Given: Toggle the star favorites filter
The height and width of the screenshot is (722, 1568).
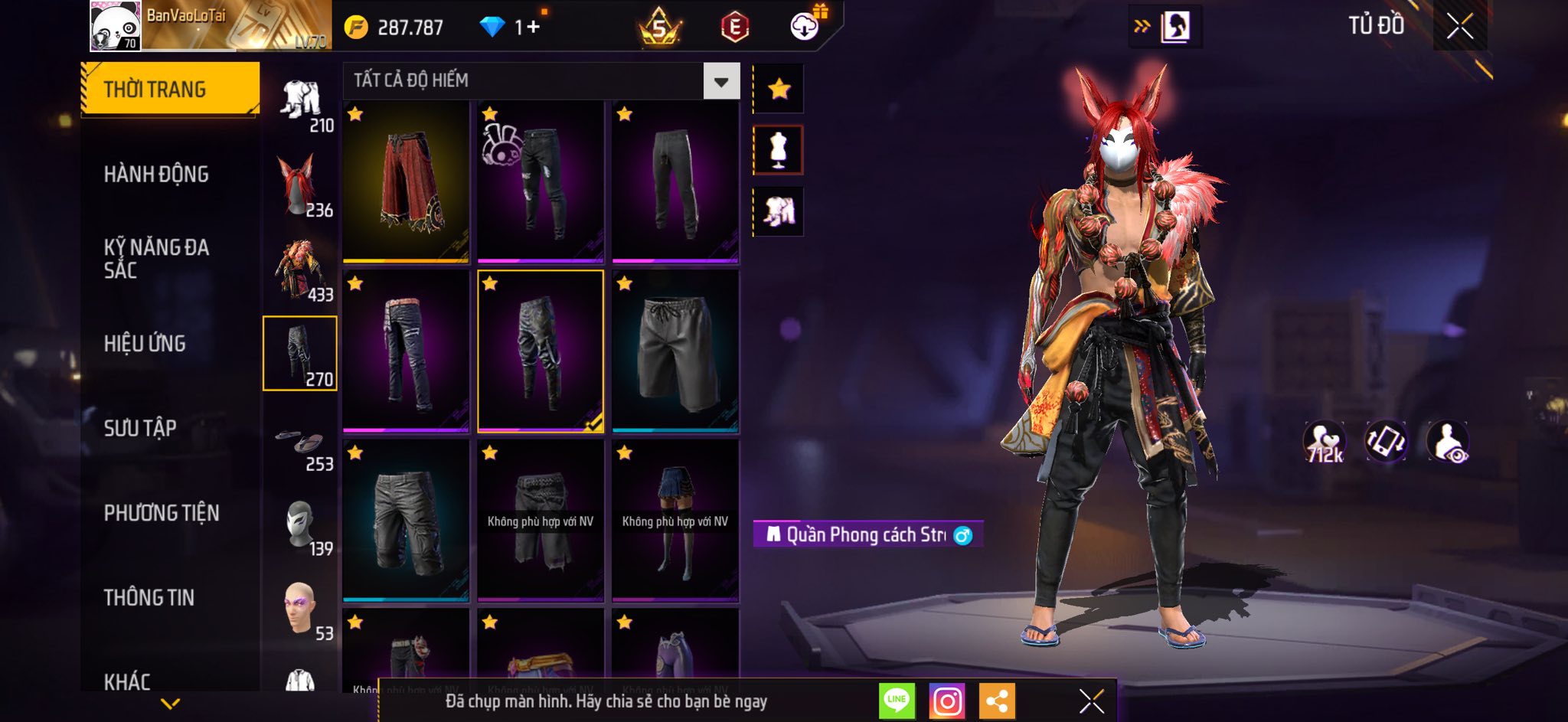Looking at the screenshot, I should 779,90.
